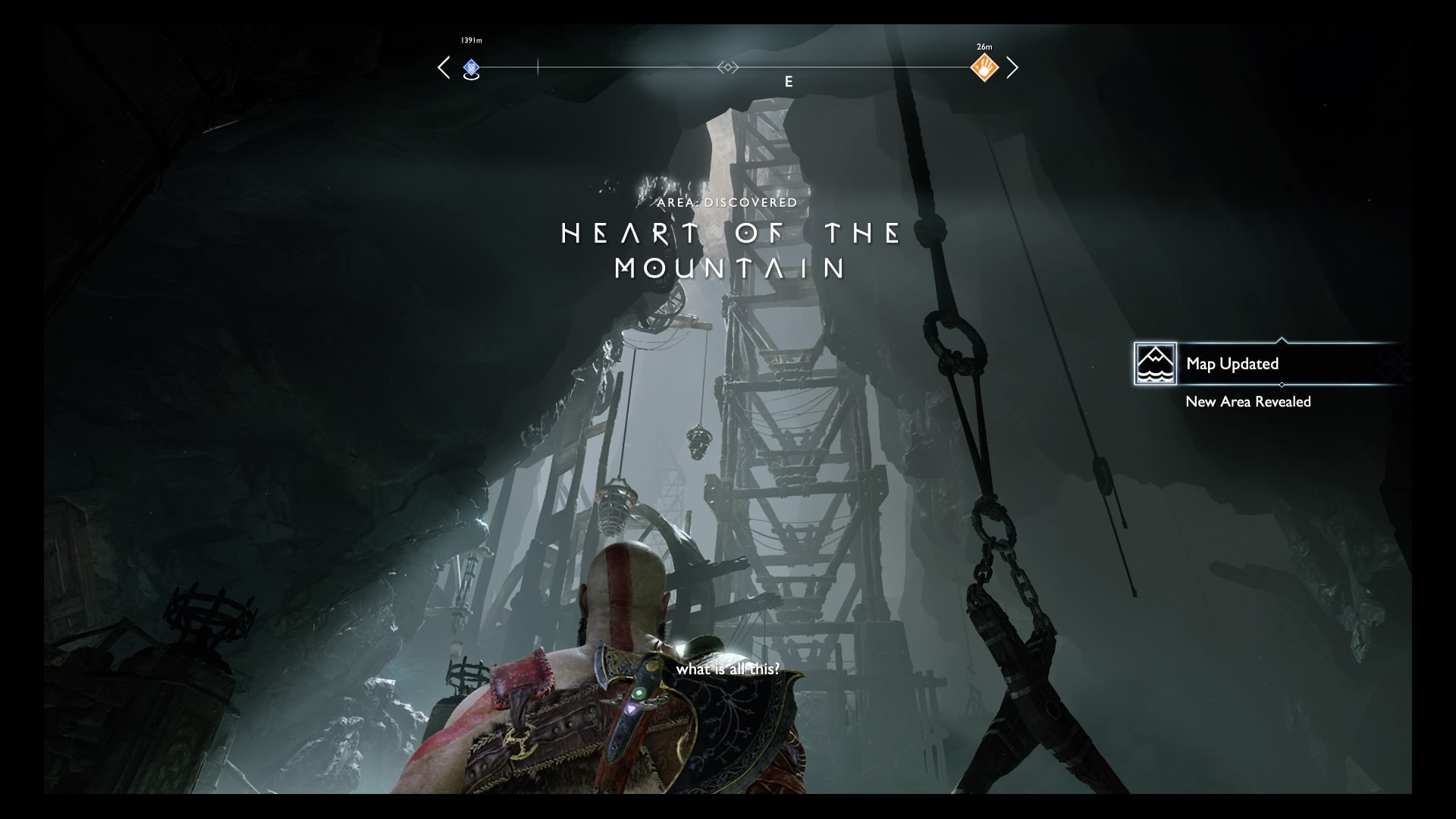Expand the right compass chevron
The width and height of the screenshot is (1456, 819).
point(1013,67)
